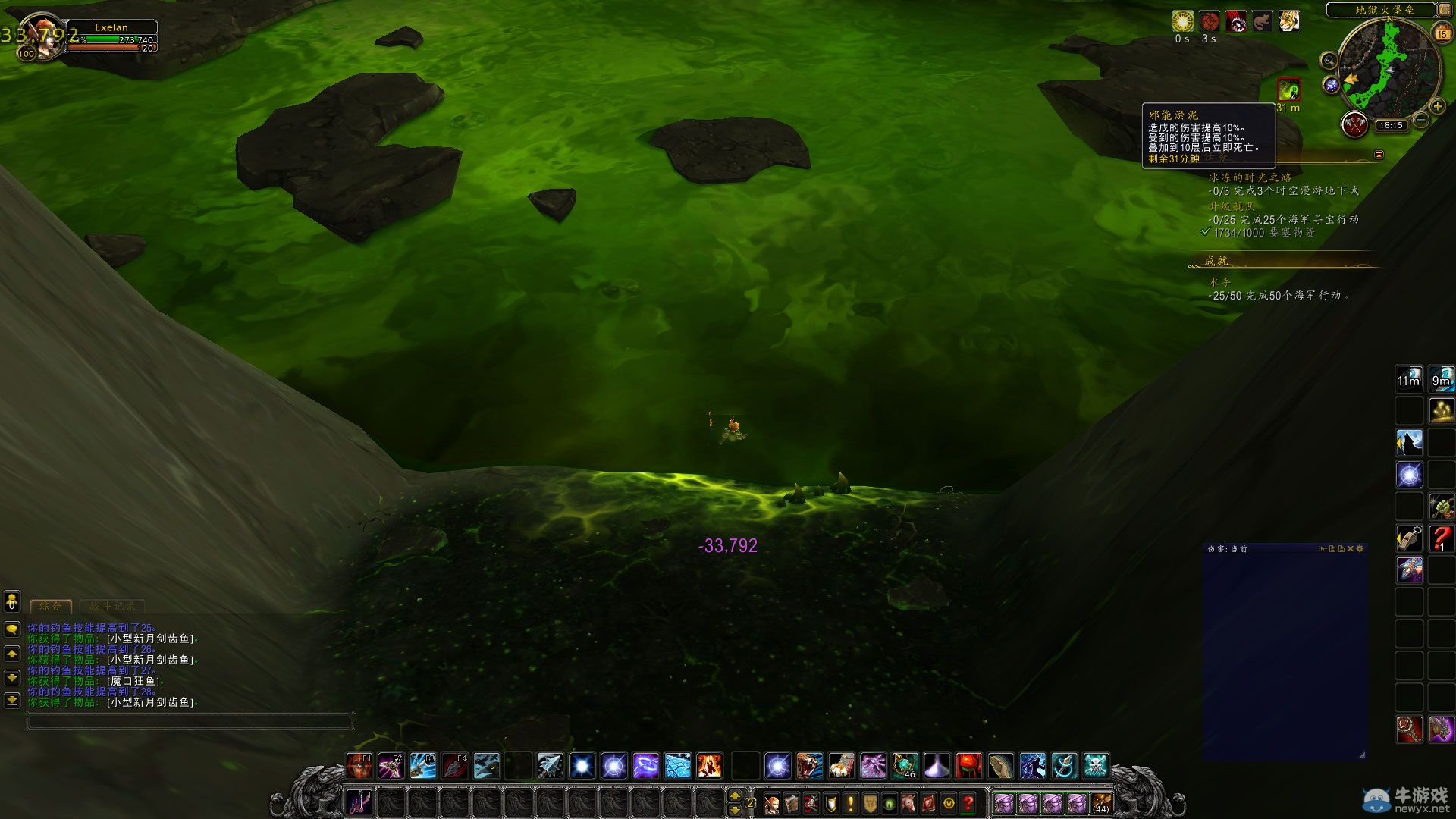Click the 邪能淤泥 debuff icon

point(1289,90)
